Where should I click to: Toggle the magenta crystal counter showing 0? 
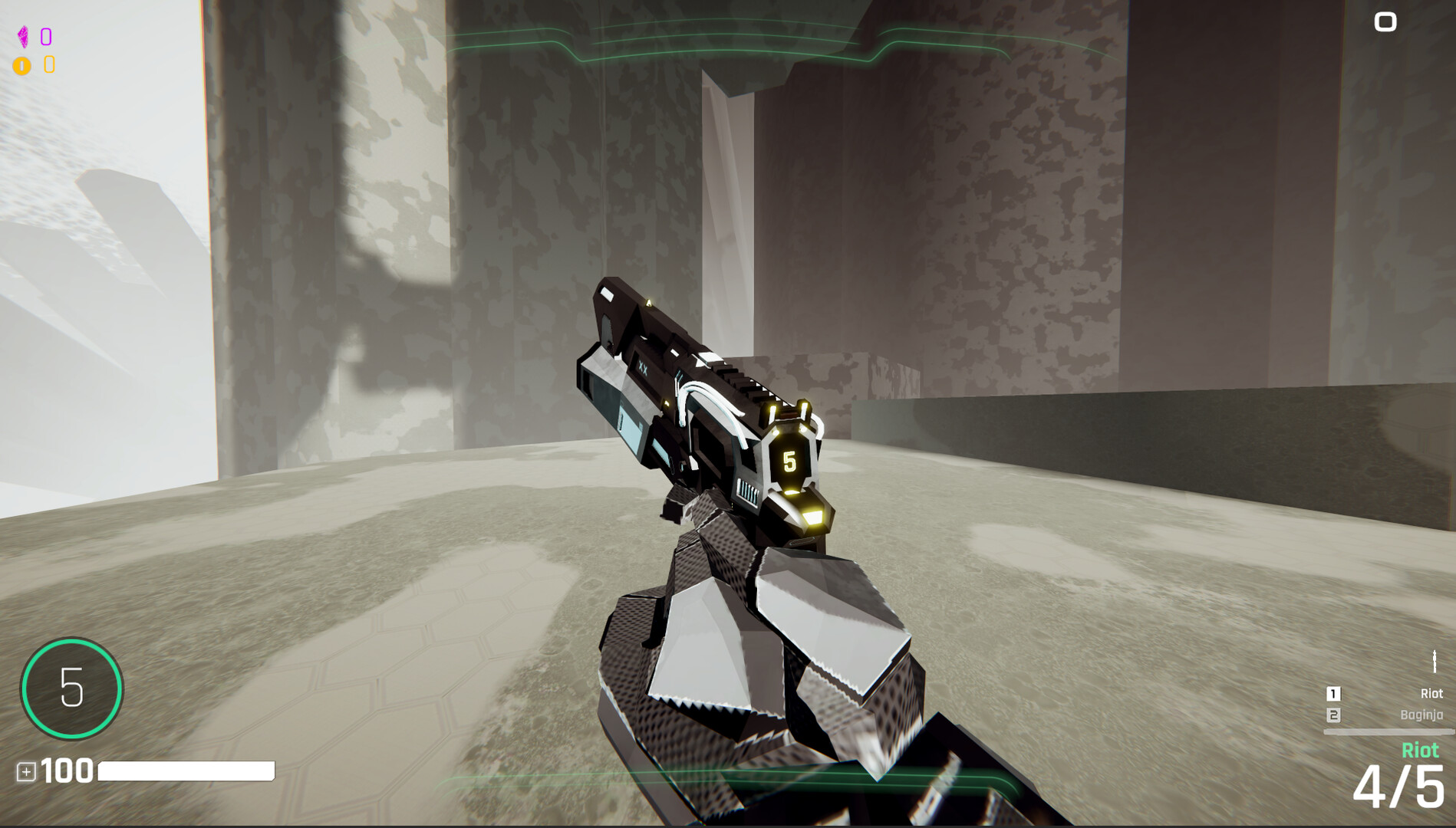point(45,34)
